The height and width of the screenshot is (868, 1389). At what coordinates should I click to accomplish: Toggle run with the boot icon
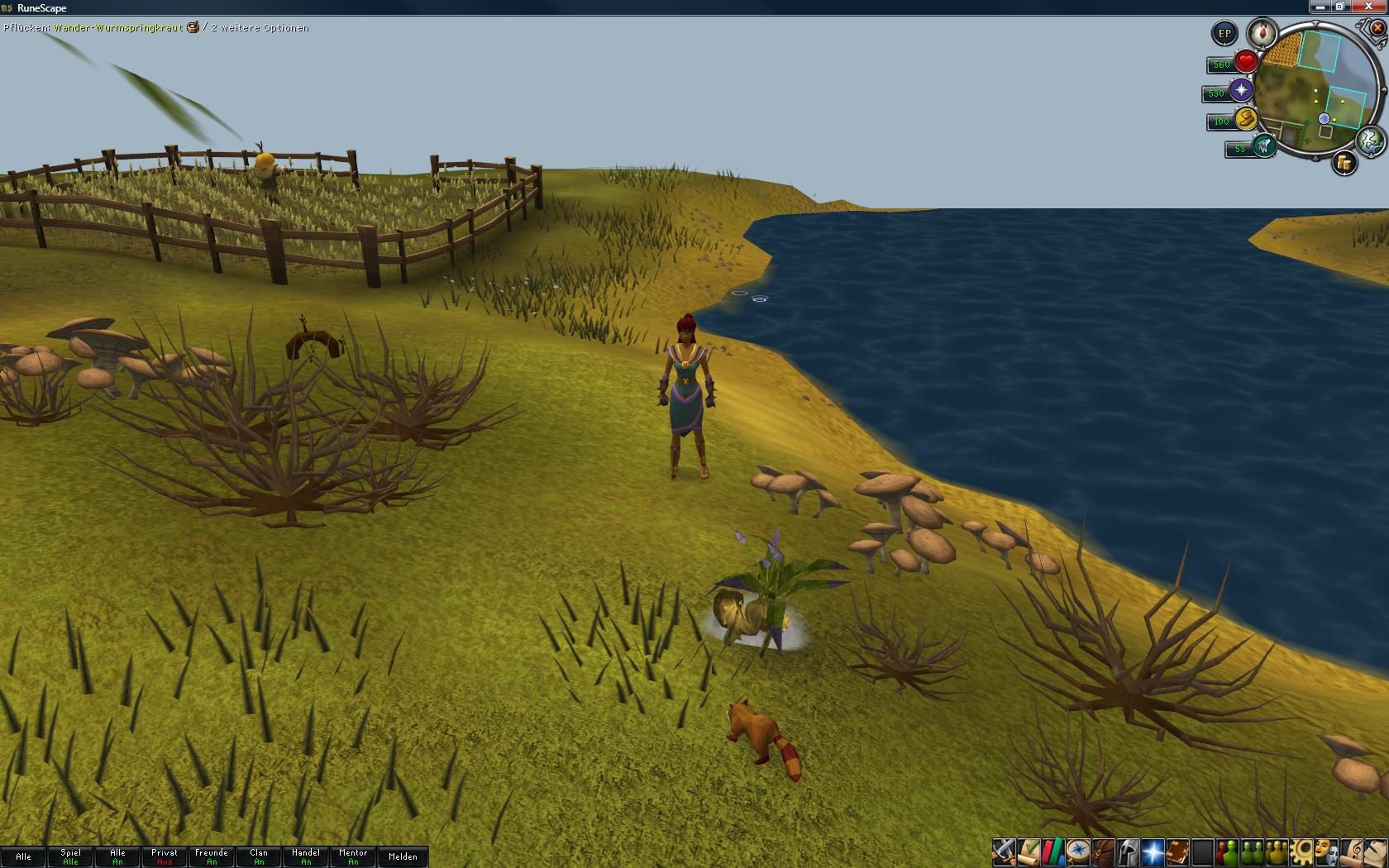pos(1245,119)
